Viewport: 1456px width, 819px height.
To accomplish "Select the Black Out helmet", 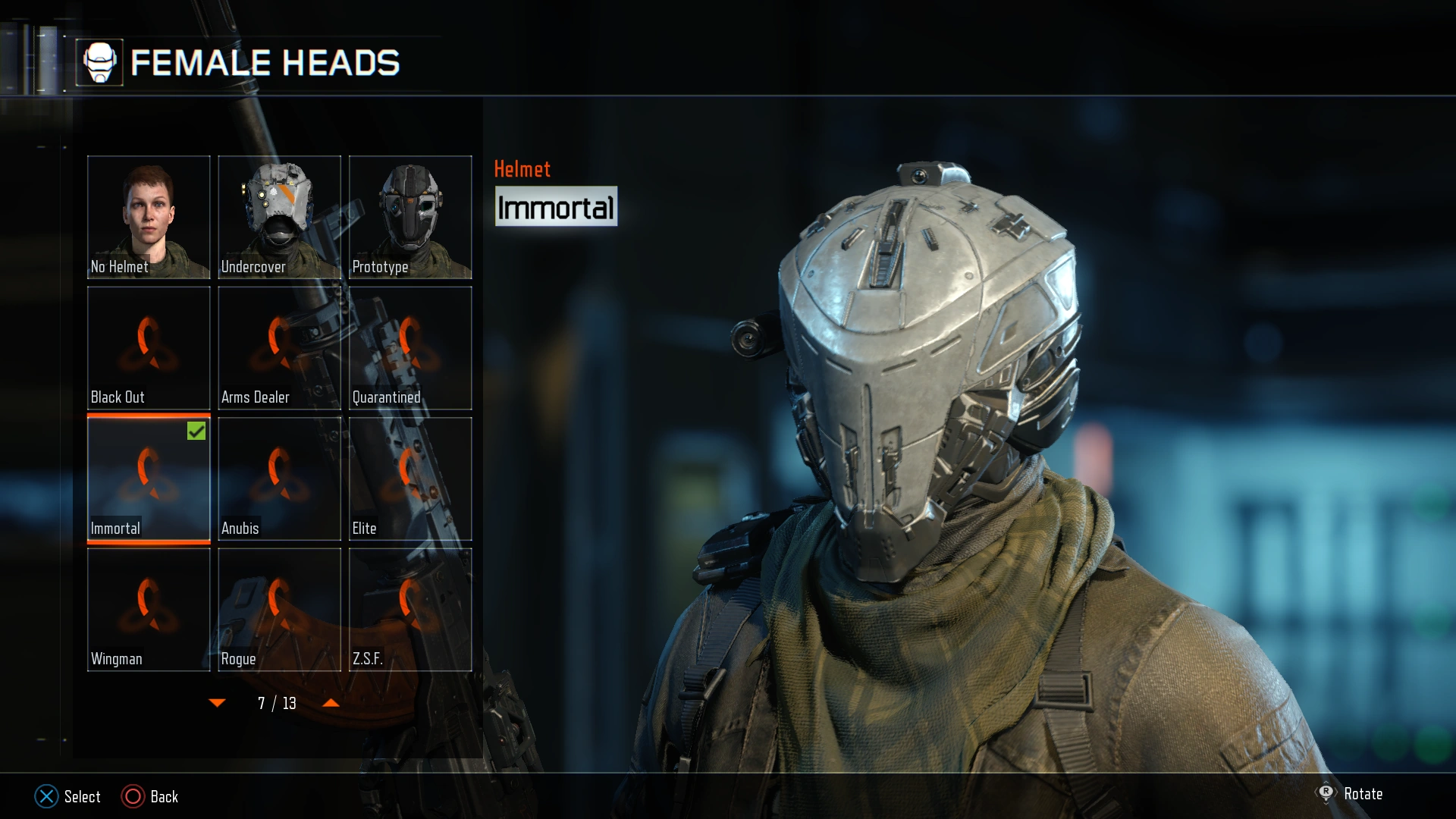I will pyautogui.click(x=149, y=348).
